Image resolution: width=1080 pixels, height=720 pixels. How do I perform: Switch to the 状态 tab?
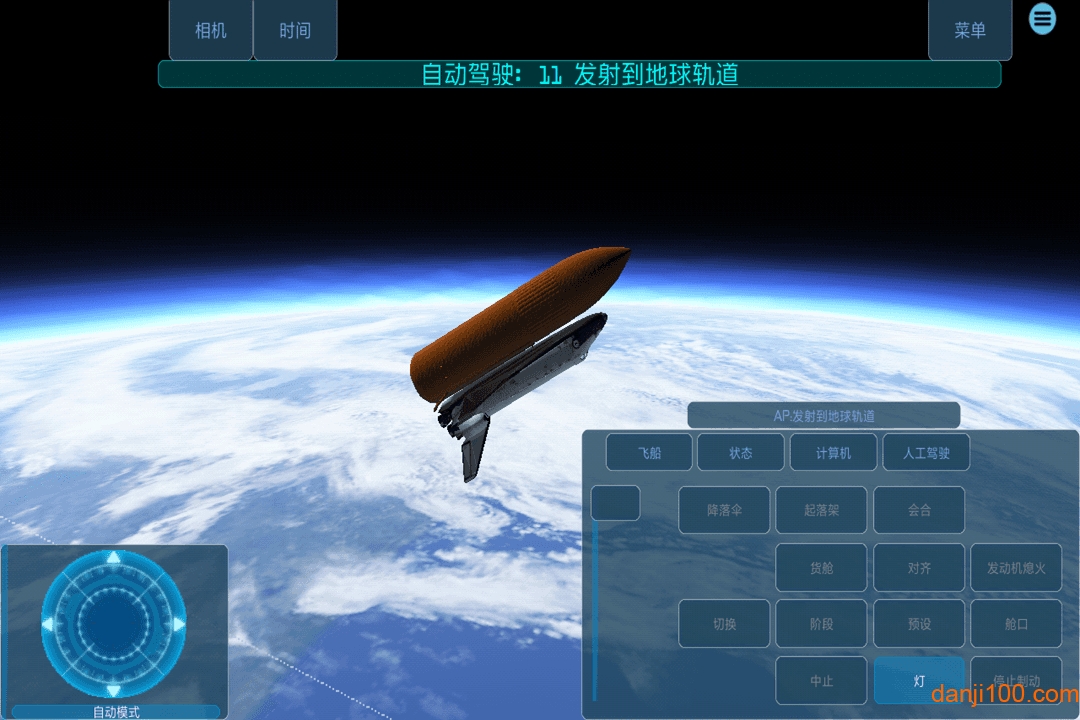click(x=741, y=453)
